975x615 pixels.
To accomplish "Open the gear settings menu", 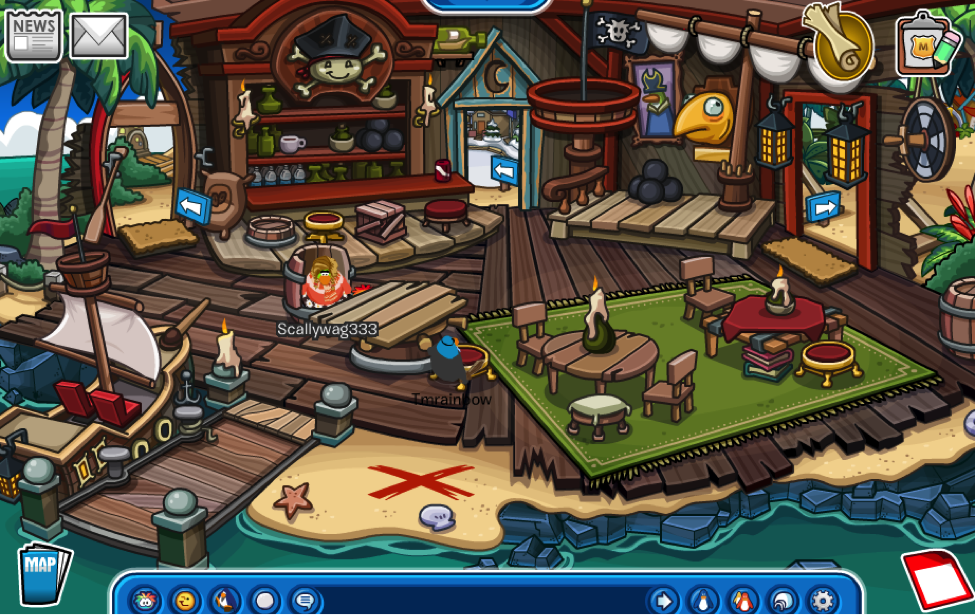I will coord(823,600).
